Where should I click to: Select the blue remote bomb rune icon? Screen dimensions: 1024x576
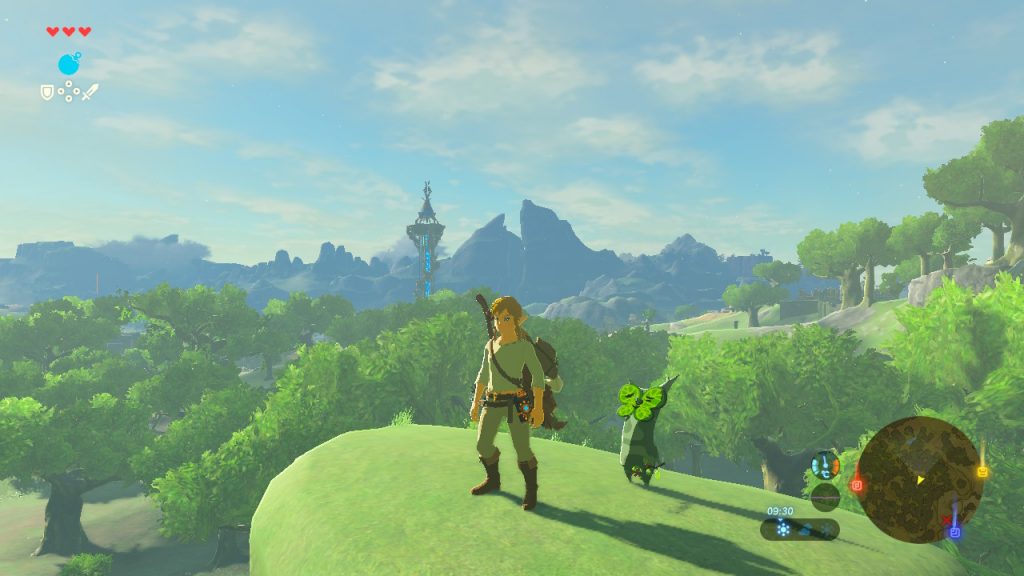pos(69,64)
